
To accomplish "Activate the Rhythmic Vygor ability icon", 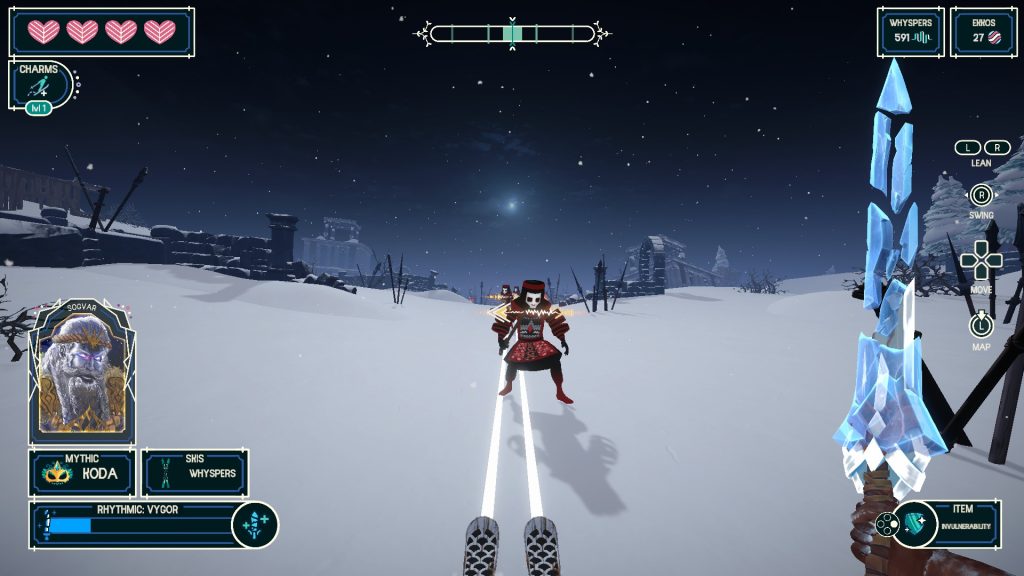I will (x=254, y=525).
